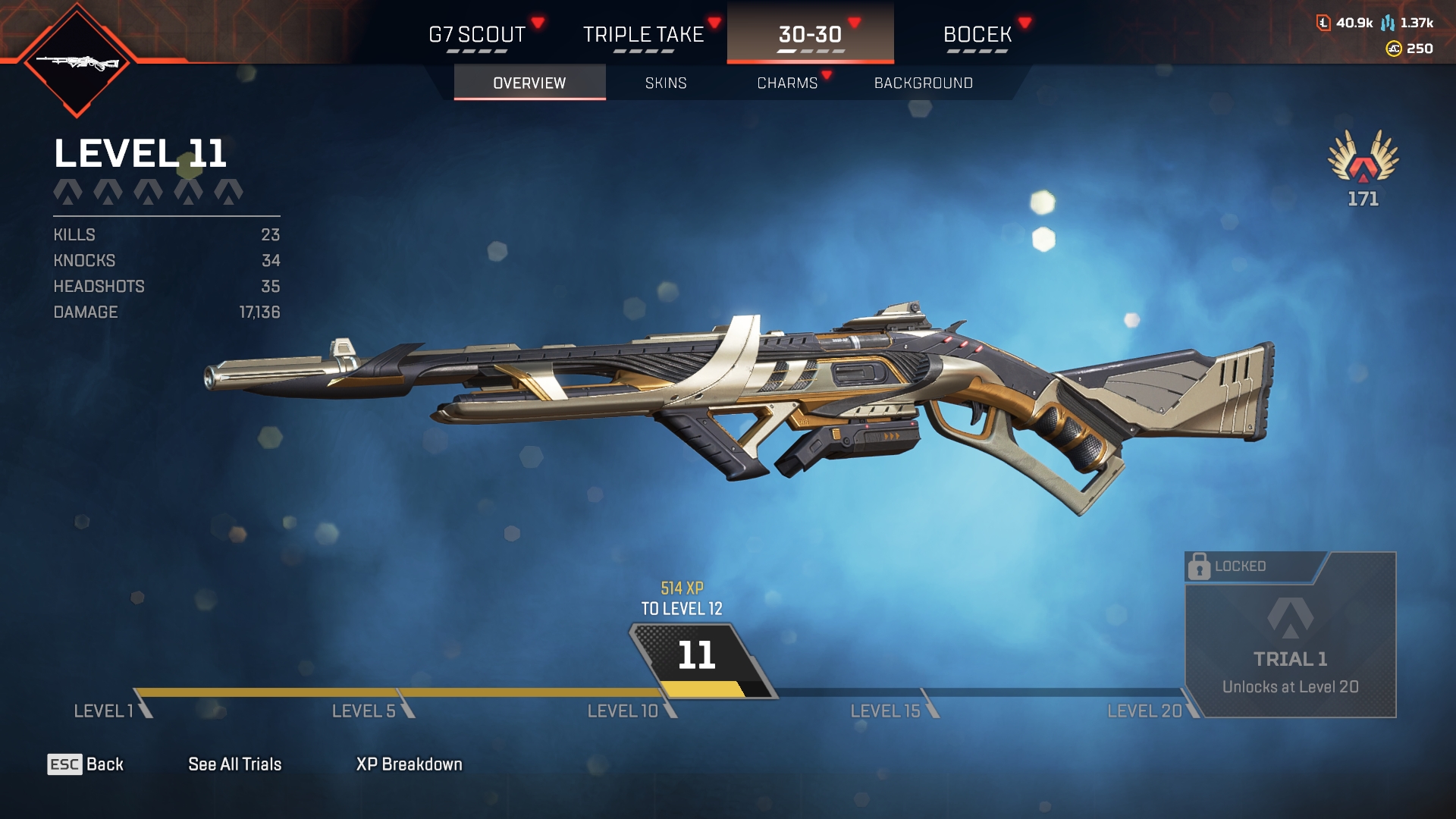Click See All Trials
Screen dimensions: 1456x819
[x=234, y=764]
